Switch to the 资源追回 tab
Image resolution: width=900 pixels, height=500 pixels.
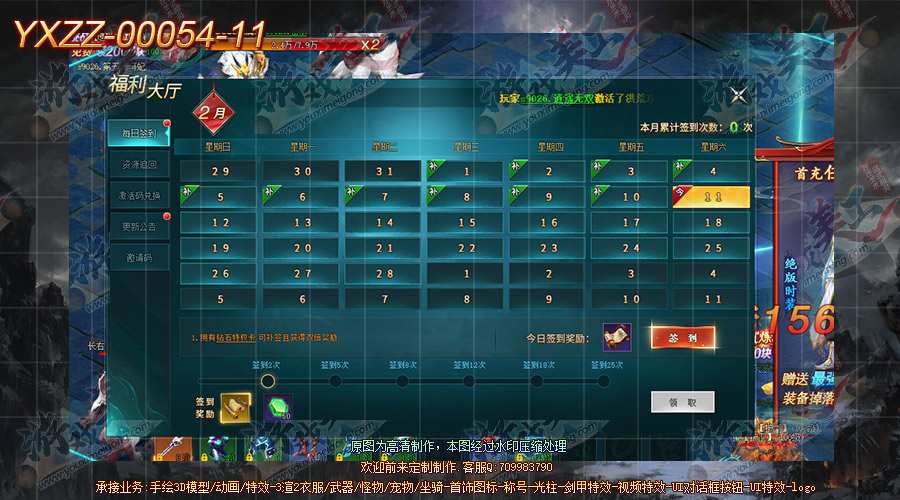coord(138,164)
